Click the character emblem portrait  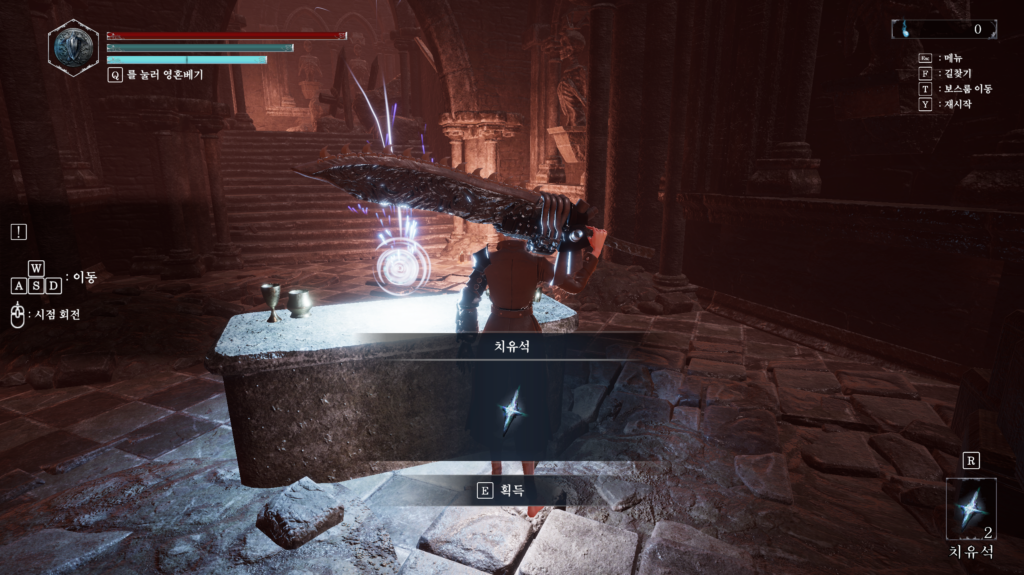coord(73,47)
